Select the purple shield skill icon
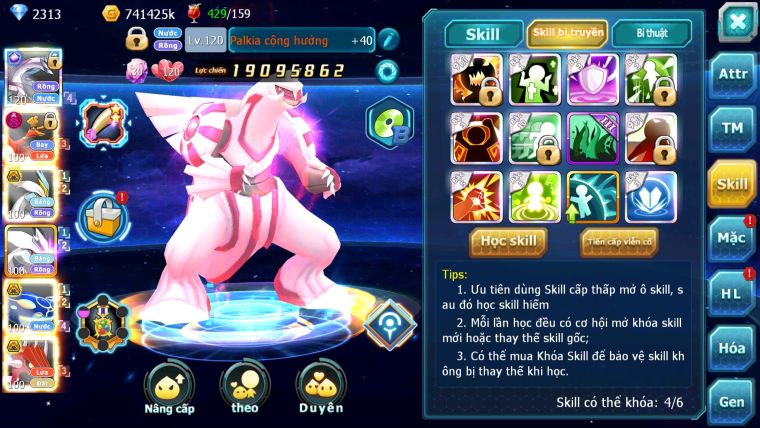The height and width of the screenshot is (428, 760). 592,78
